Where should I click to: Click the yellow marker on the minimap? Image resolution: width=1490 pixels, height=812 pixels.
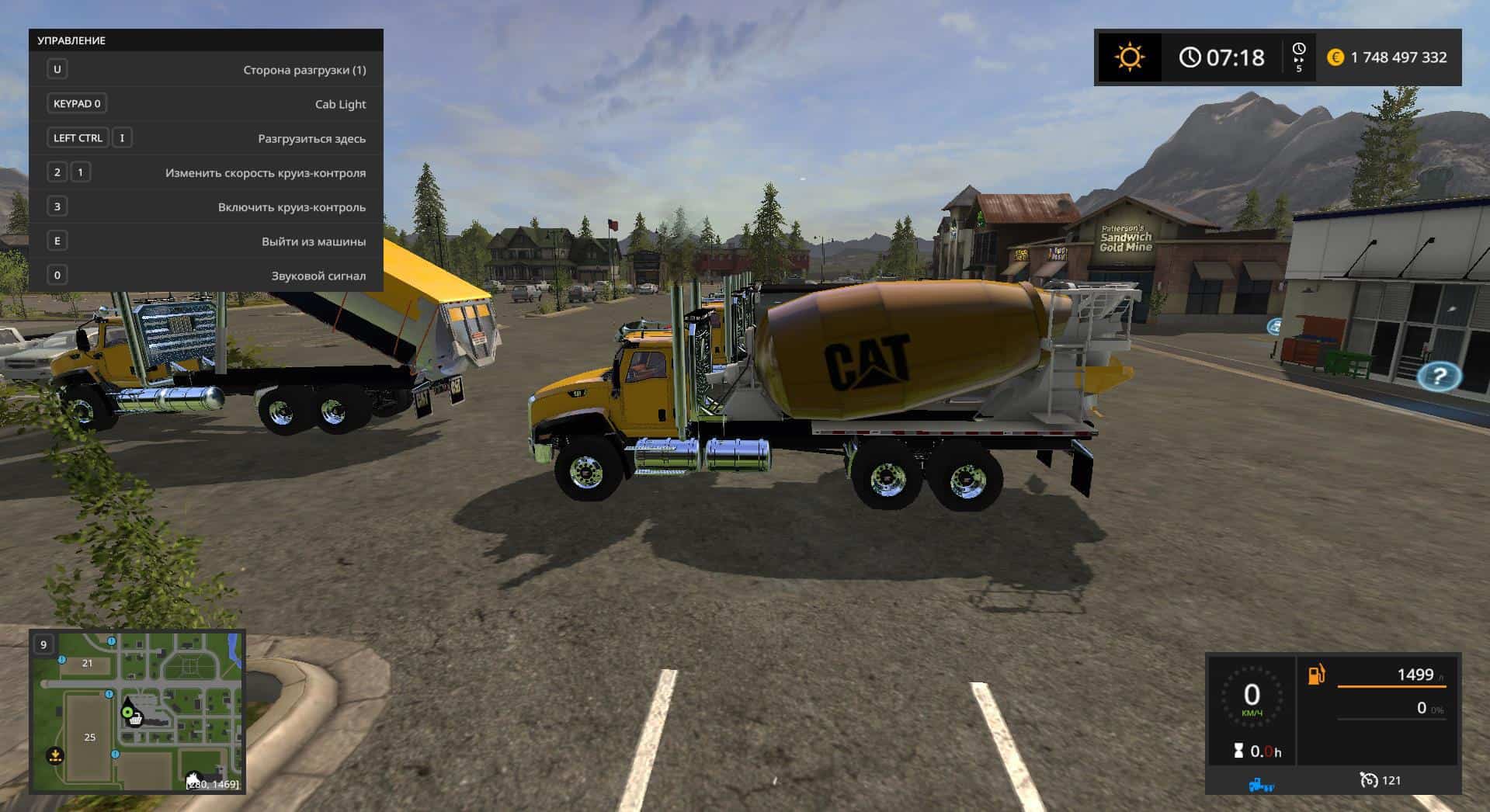click(55, 754)
